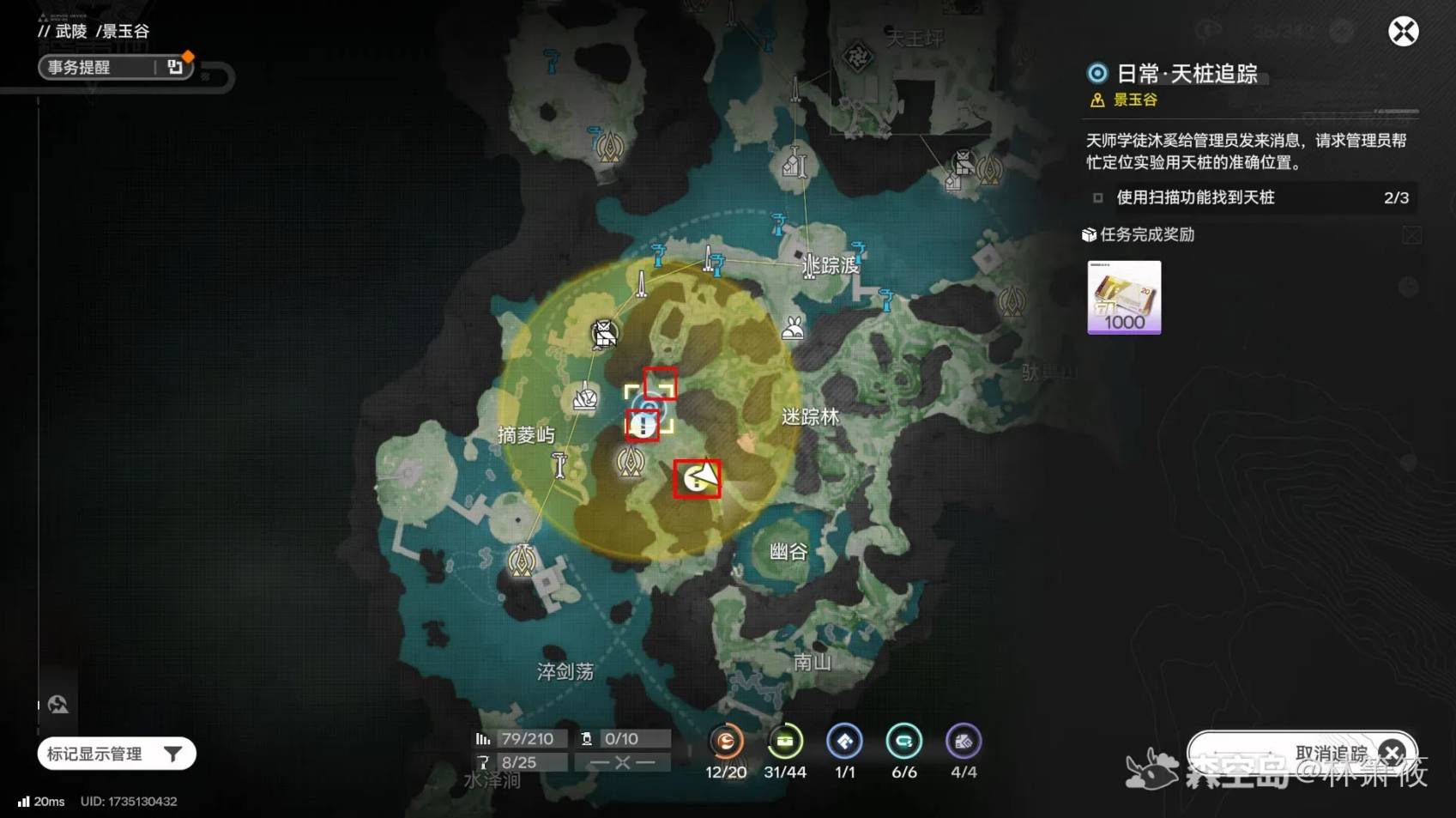Close the map screen
The width and height of the screenshot is (1456, 818).
pyautogui.click(x=1403, y=33)
